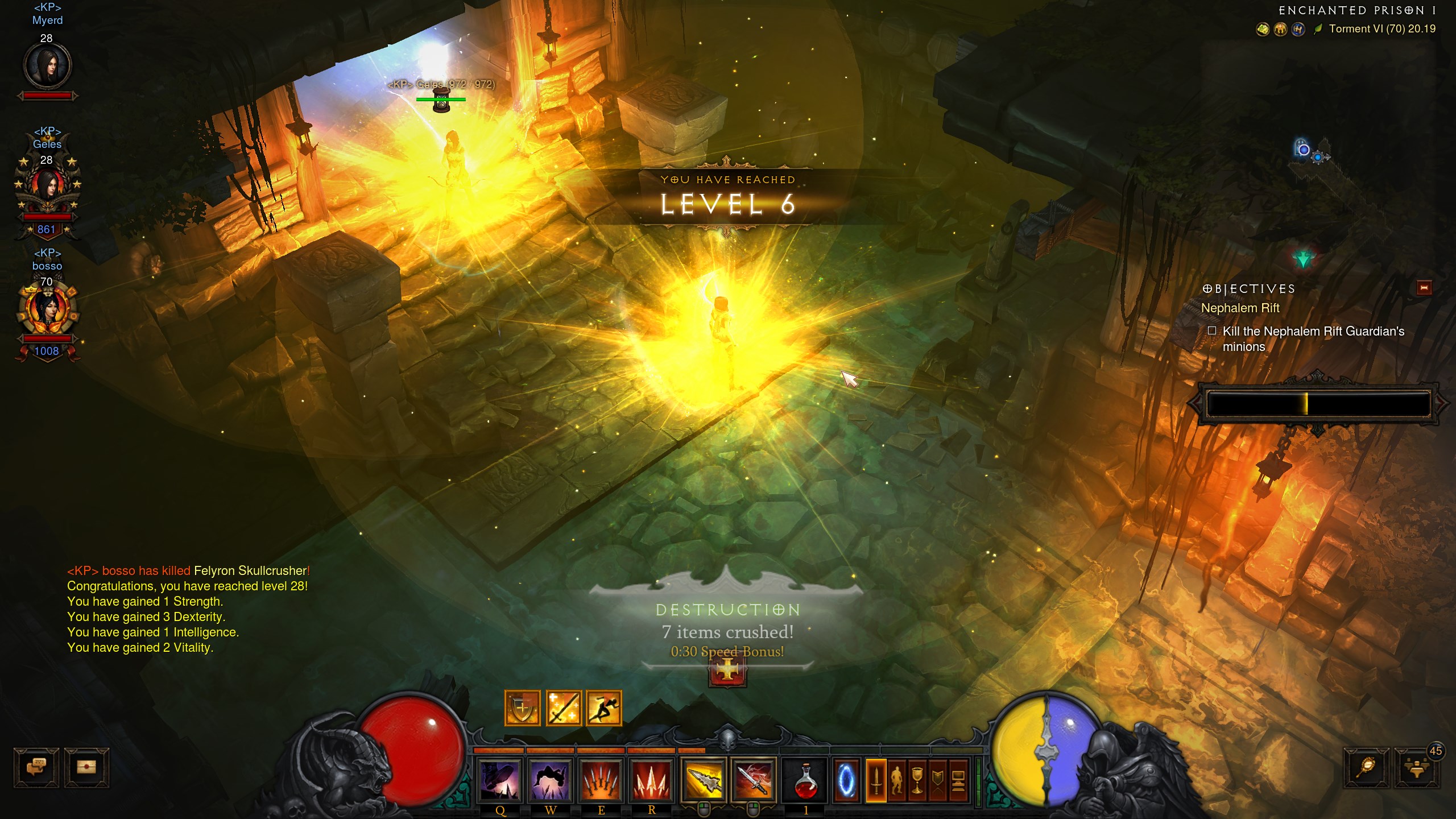Open the mail envelope button

point(86,767)
